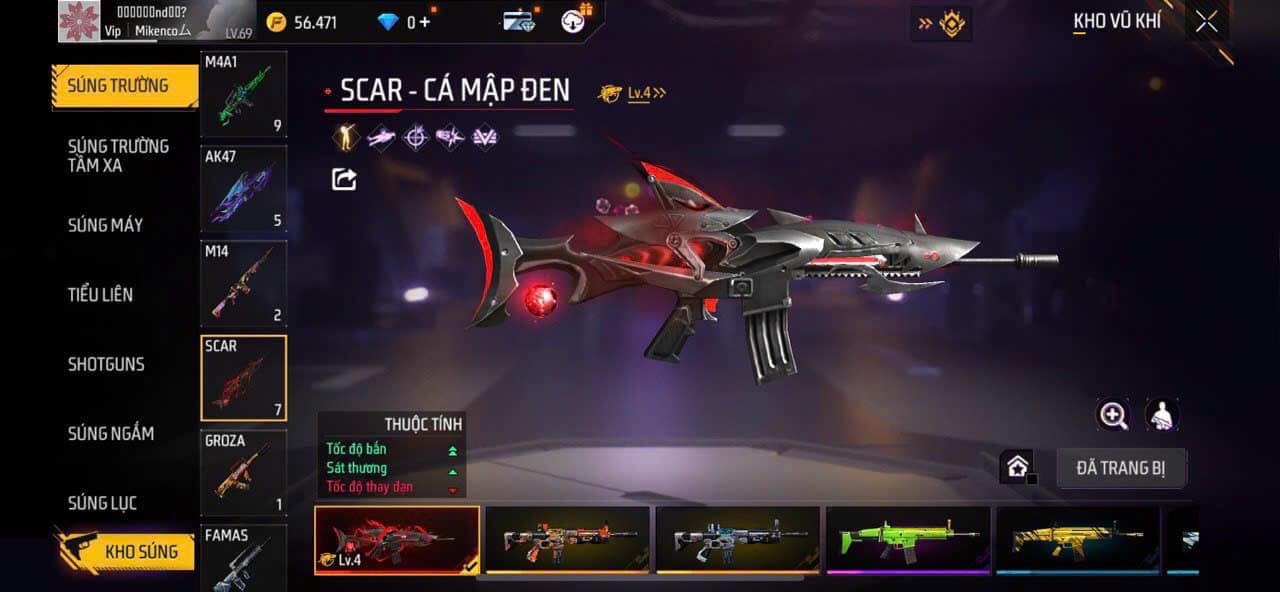This screenshot has height=592, width=1280.
Task: Close the weapon vault screen
Action: (x=1206, y=21)
